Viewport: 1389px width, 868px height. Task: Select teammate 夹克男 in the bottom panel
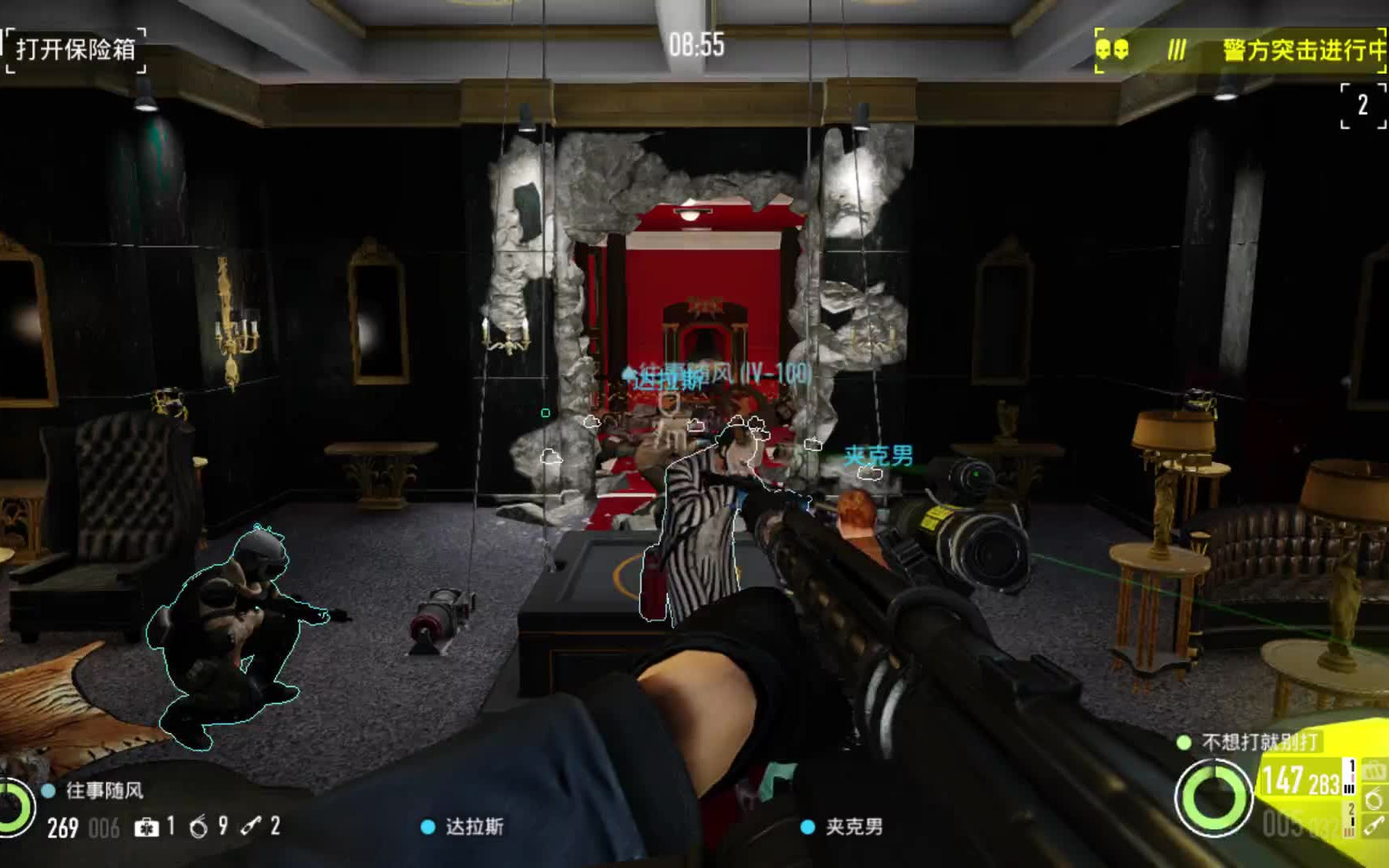(x=854, y=827)
